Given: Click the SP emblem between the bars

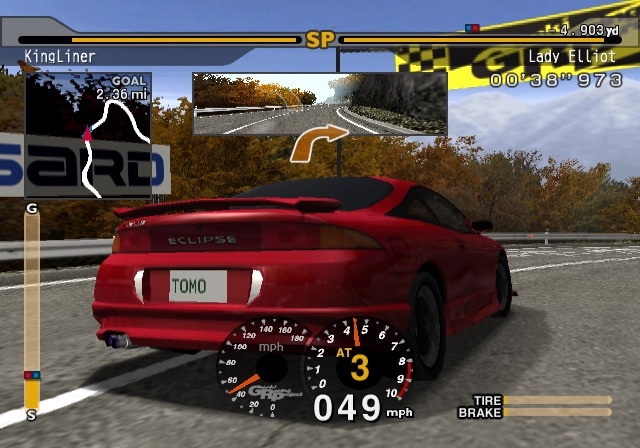Looking at the screenshot, I should pyautogui.click(x=319, y=40).
